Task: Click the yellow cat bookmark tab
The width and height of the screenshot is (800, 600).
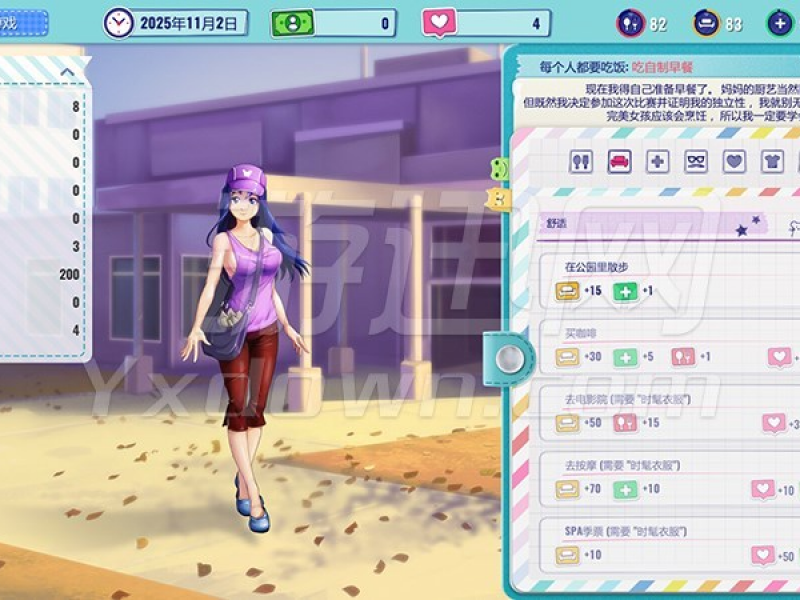Action: pyautogui.click(x=498, y=199)
